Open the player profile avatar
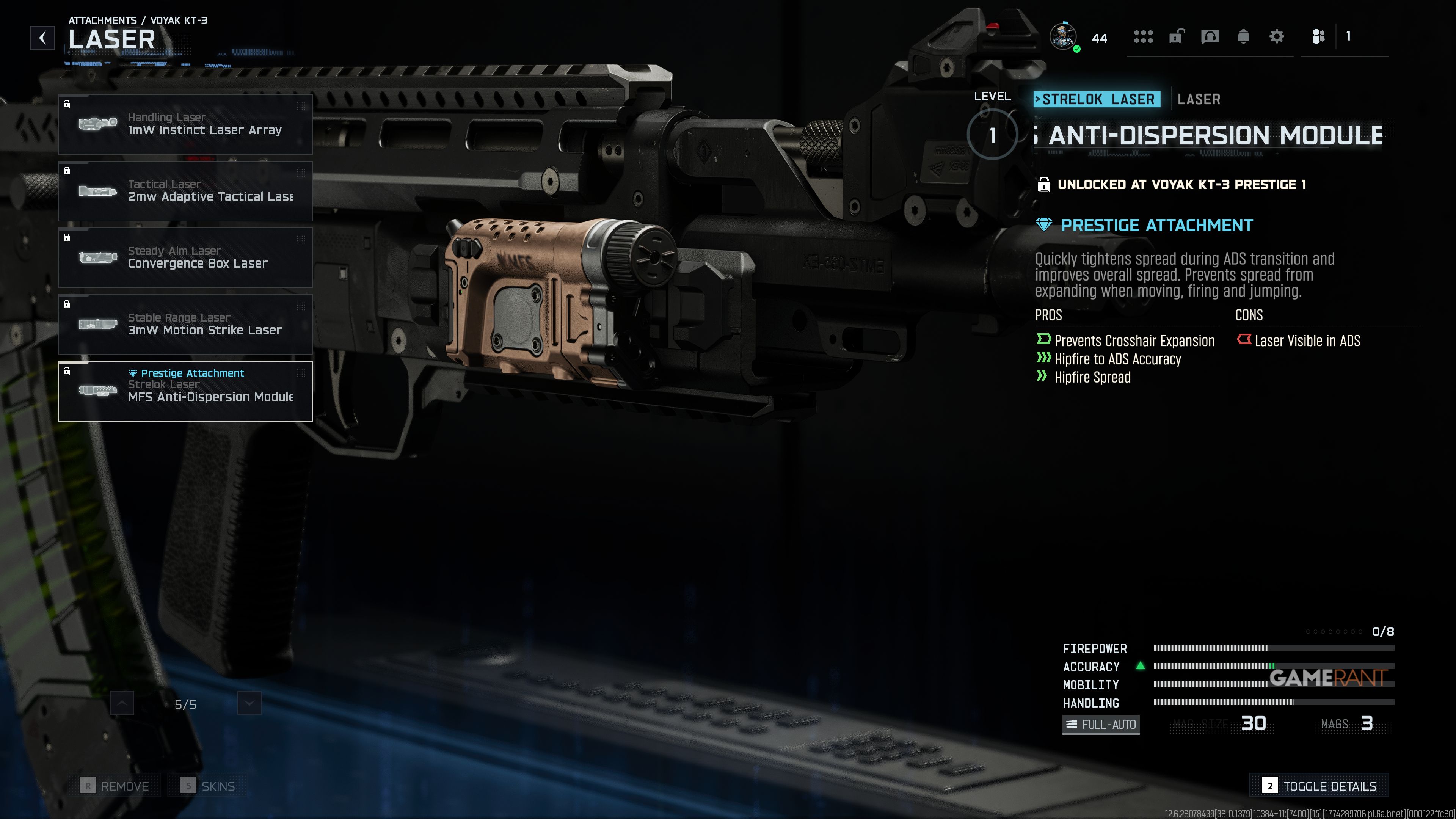This screenshot has width=1456, height=819. (x=1063, y=37)
